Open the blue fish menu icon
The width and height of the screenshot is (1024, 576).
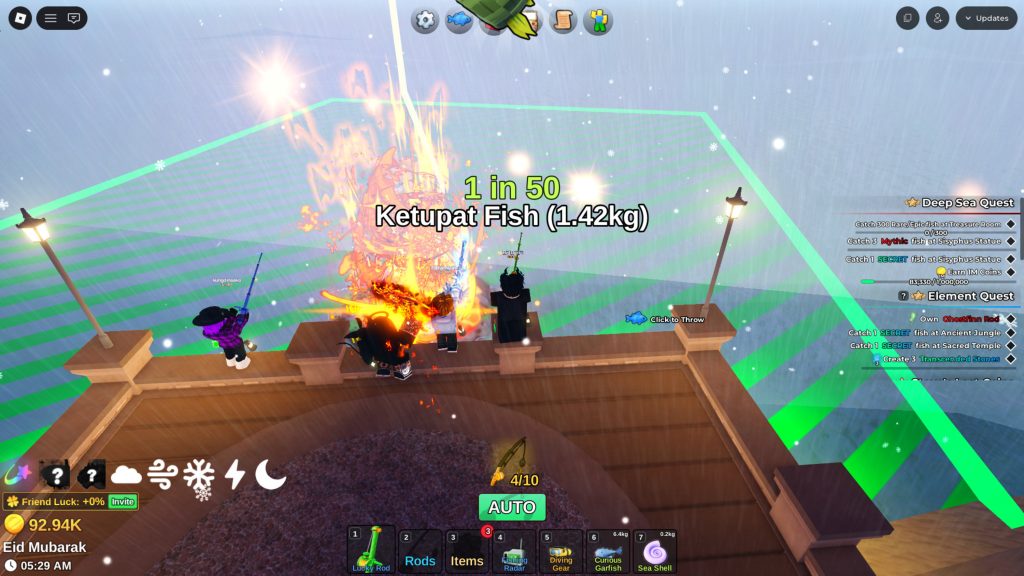pyautogui.click(x=459, y=20)
